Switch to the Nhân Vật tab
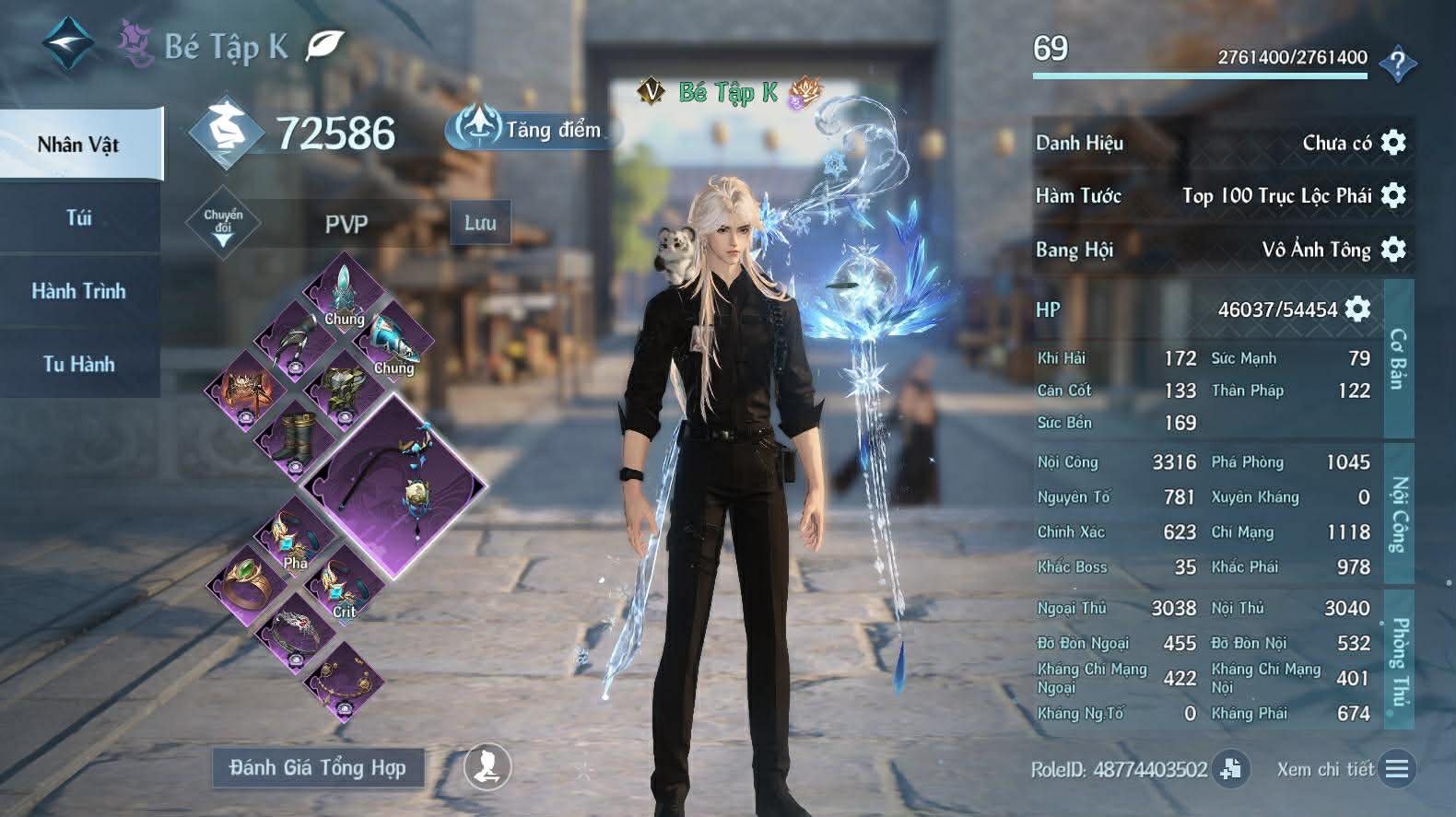The image size is (1456, 817). tap(79, 145)
